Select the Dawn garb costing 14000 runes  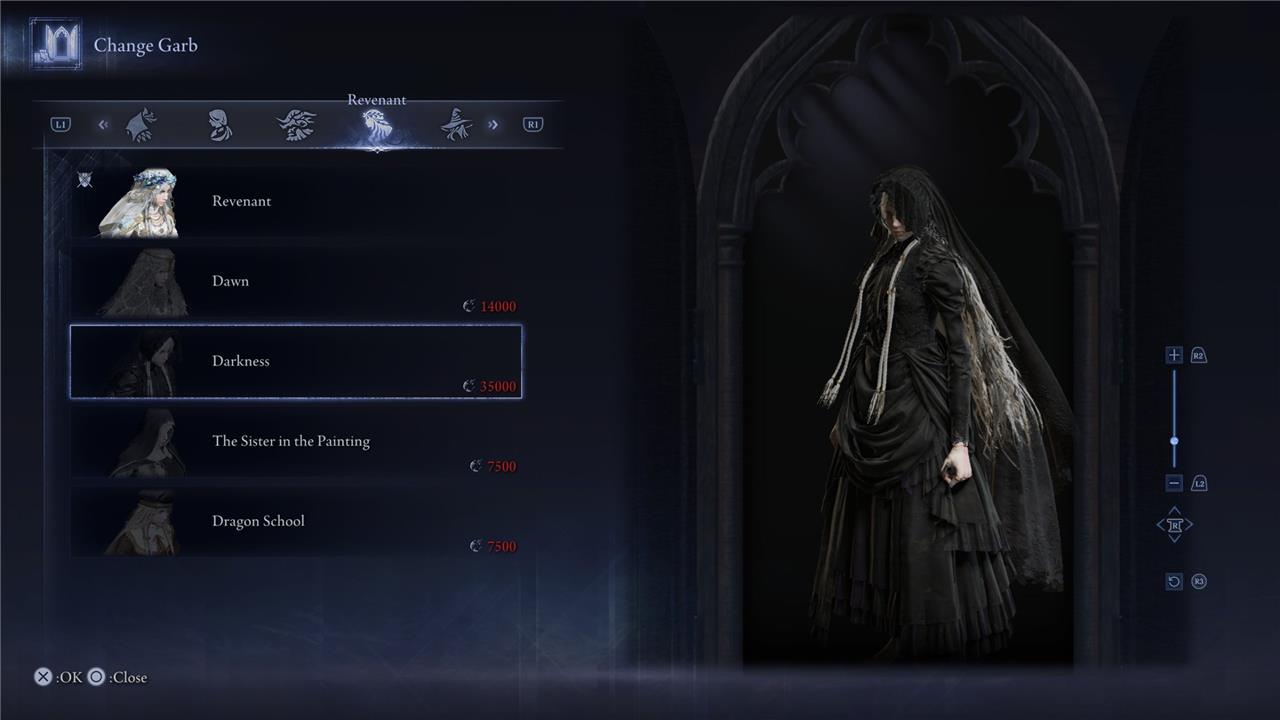pos(295,281)
